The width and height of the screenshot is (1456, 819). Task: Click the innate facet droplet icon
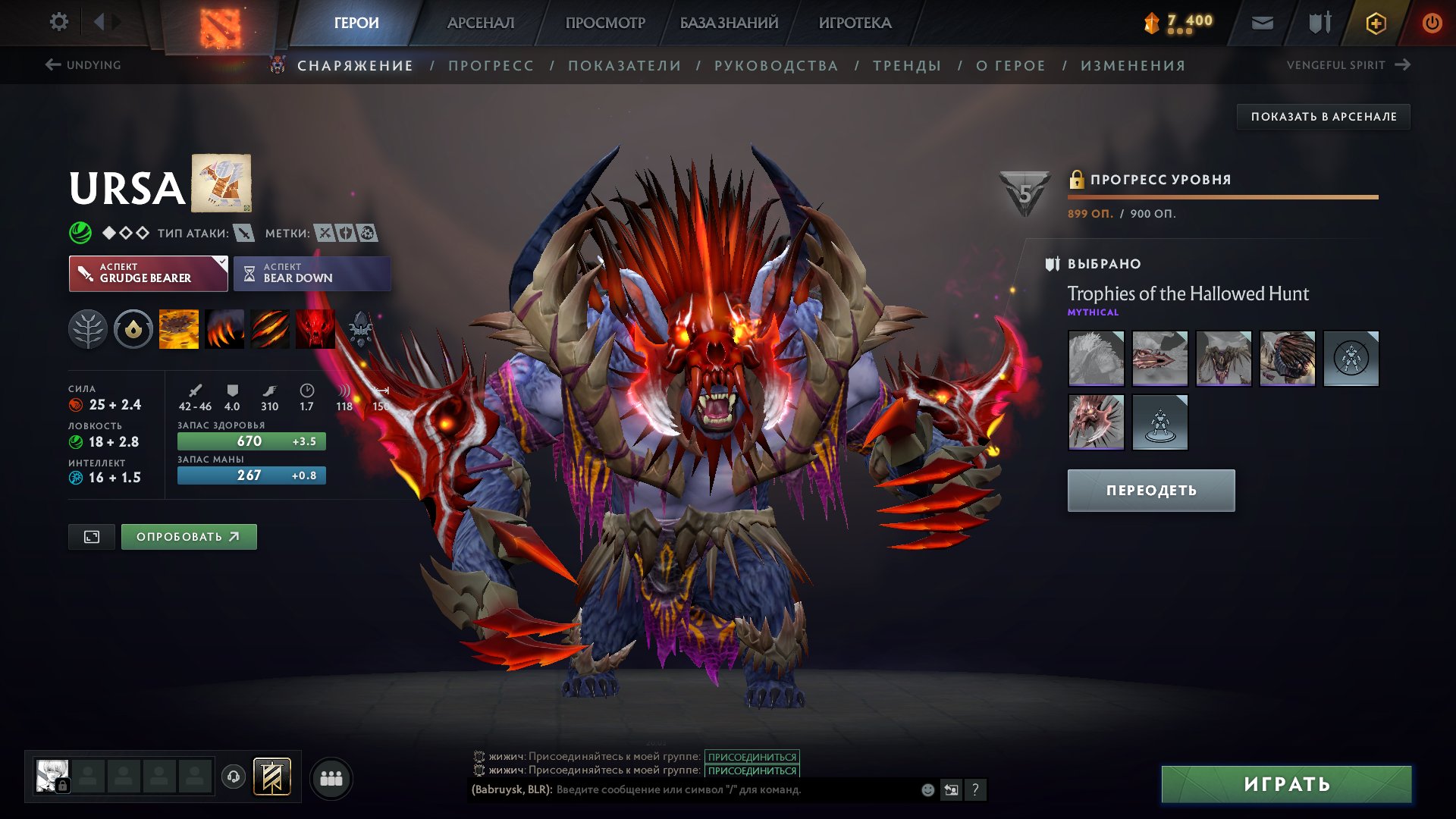[133, 328]
